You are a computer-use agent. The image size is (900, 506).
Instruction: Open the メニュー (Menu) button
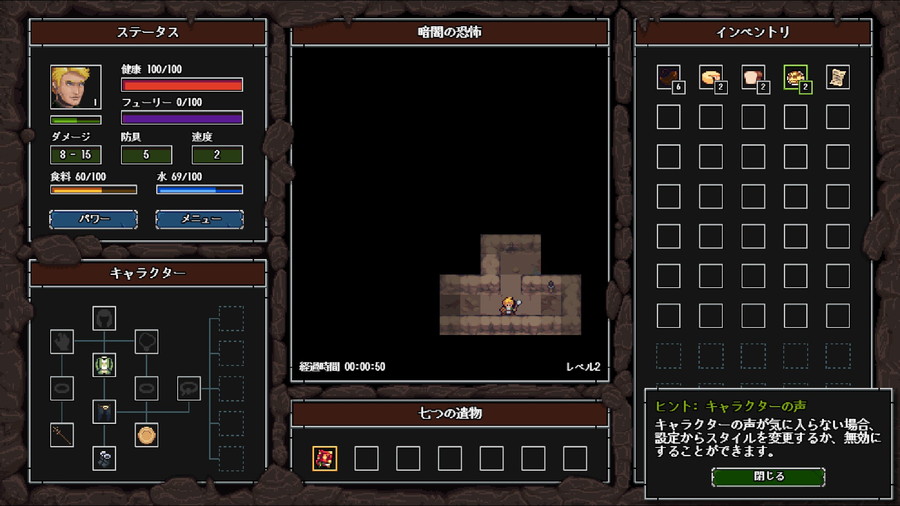tap(199, 219)
